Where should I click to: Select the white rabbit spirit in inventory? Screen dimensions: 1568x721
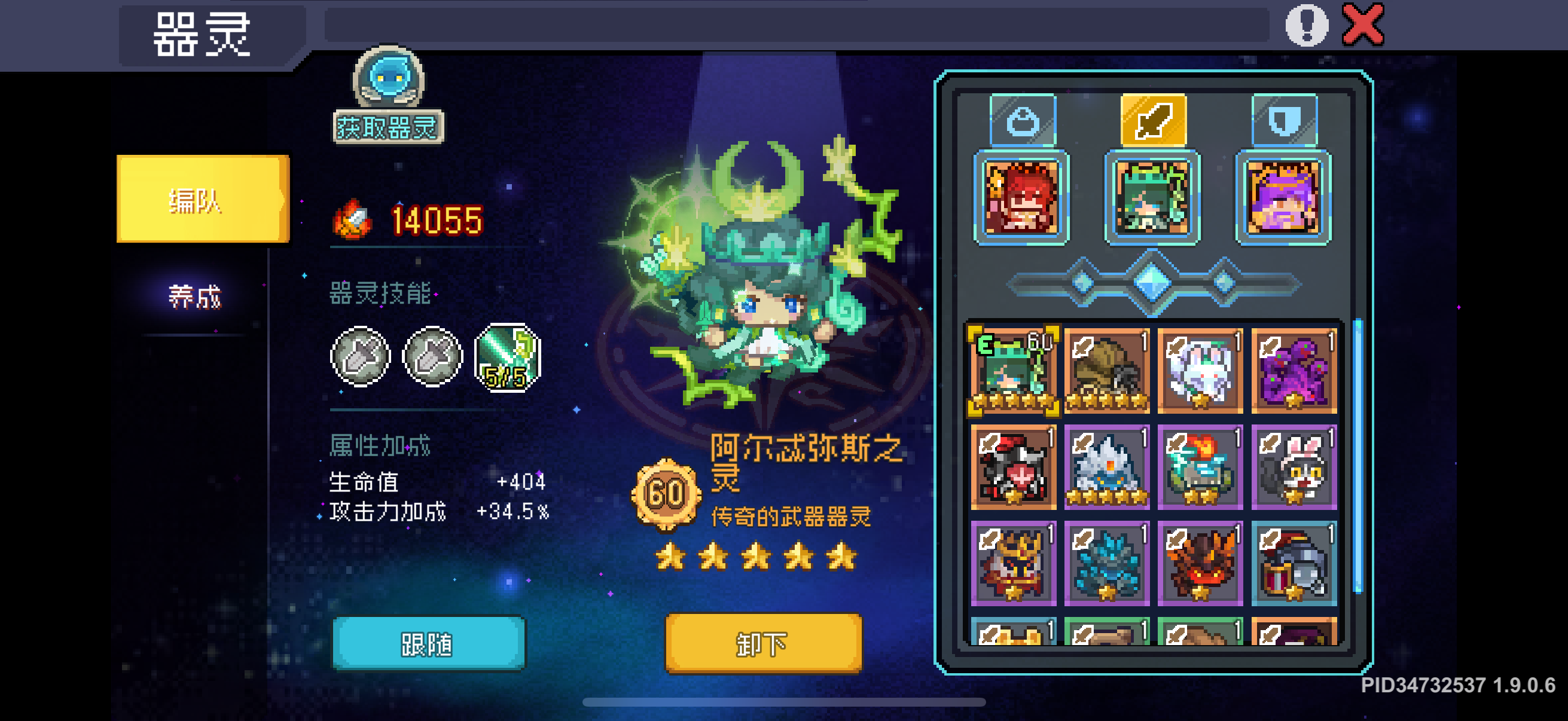[x=1202, y=371]
